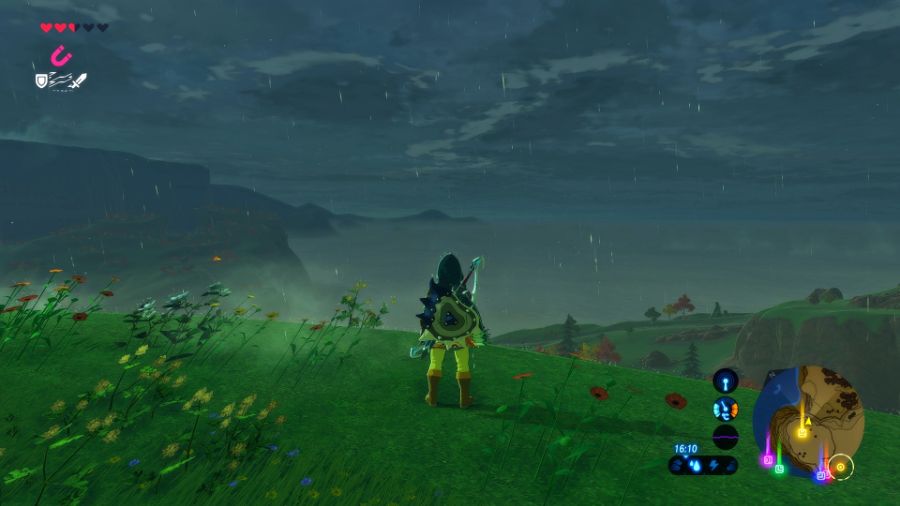900x506 pixels.
Task: Click the weather forecast strip
Action: [703, 465]
